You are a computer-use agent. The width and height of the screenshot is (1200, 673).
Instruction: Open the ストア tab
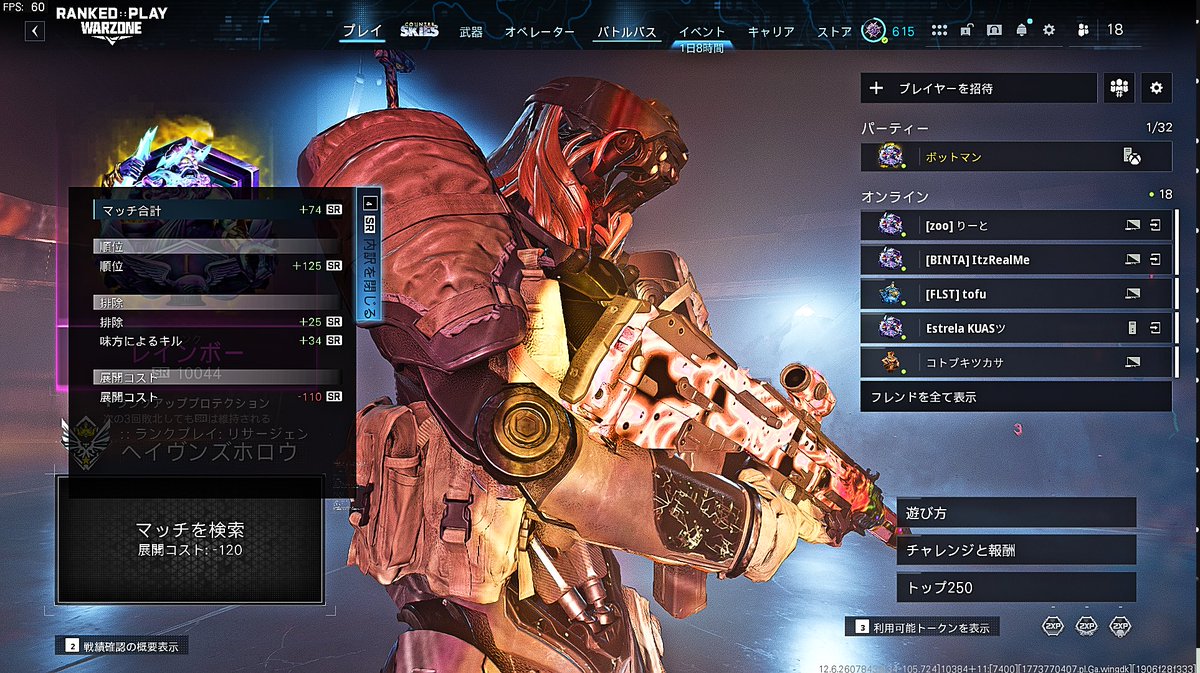834,32
